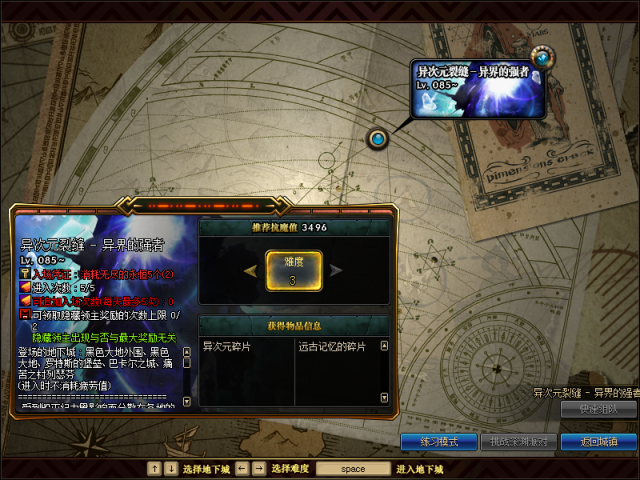Increase difficulty with the right arrow
Screen dimensions: 640x480
tap(337, 270)
